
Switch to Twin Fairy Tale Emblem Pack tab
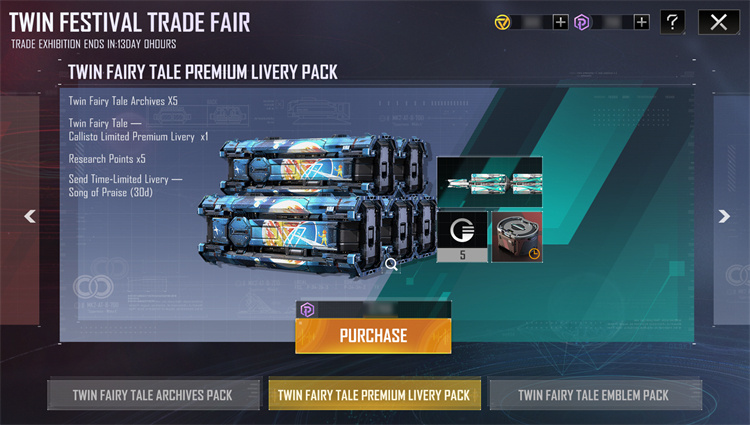pyautogui.click(x=593, y=395)
